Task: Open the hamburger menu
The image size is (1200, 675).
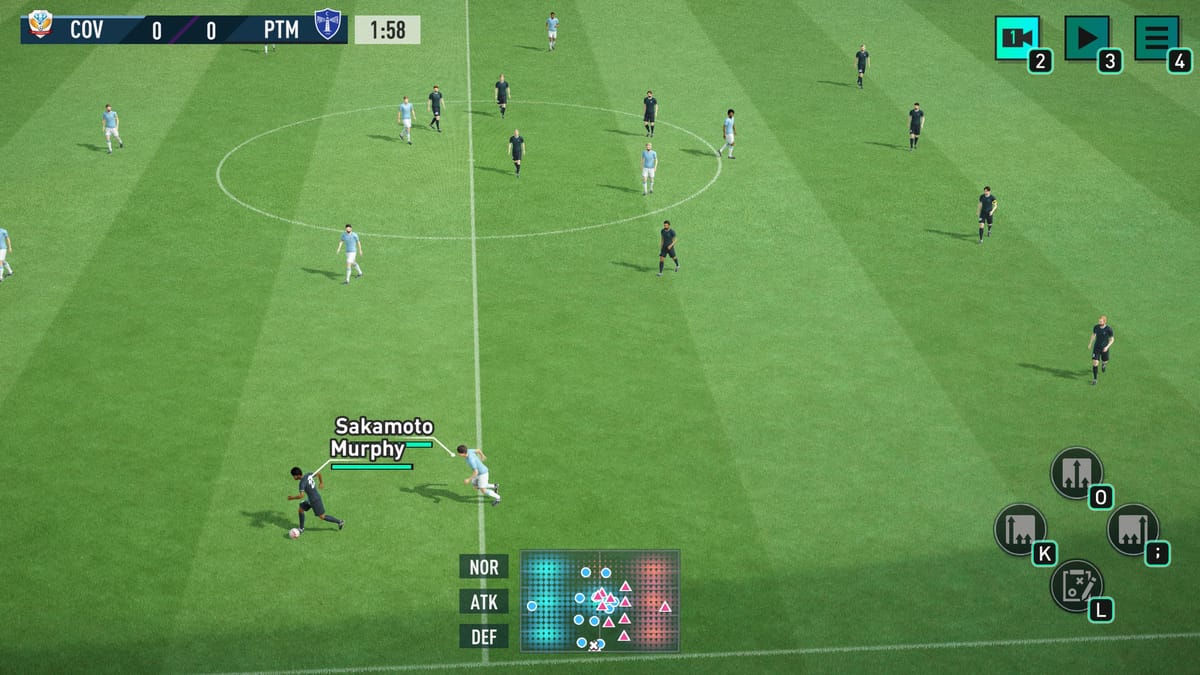Action: click(x=1157, y=38)
